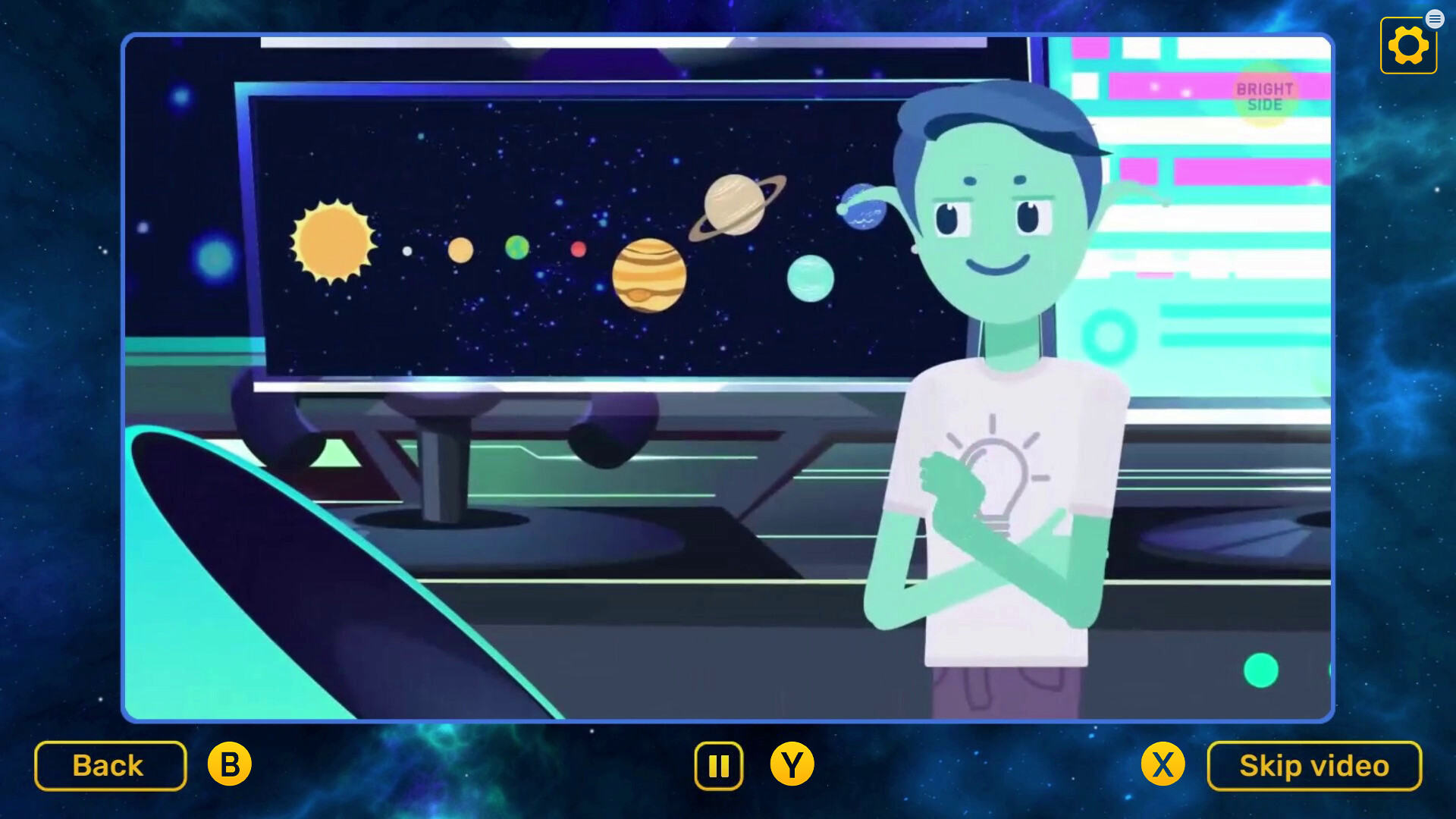Click the yellow X controller badge
1456x819 pixels.
(1162, 765)
